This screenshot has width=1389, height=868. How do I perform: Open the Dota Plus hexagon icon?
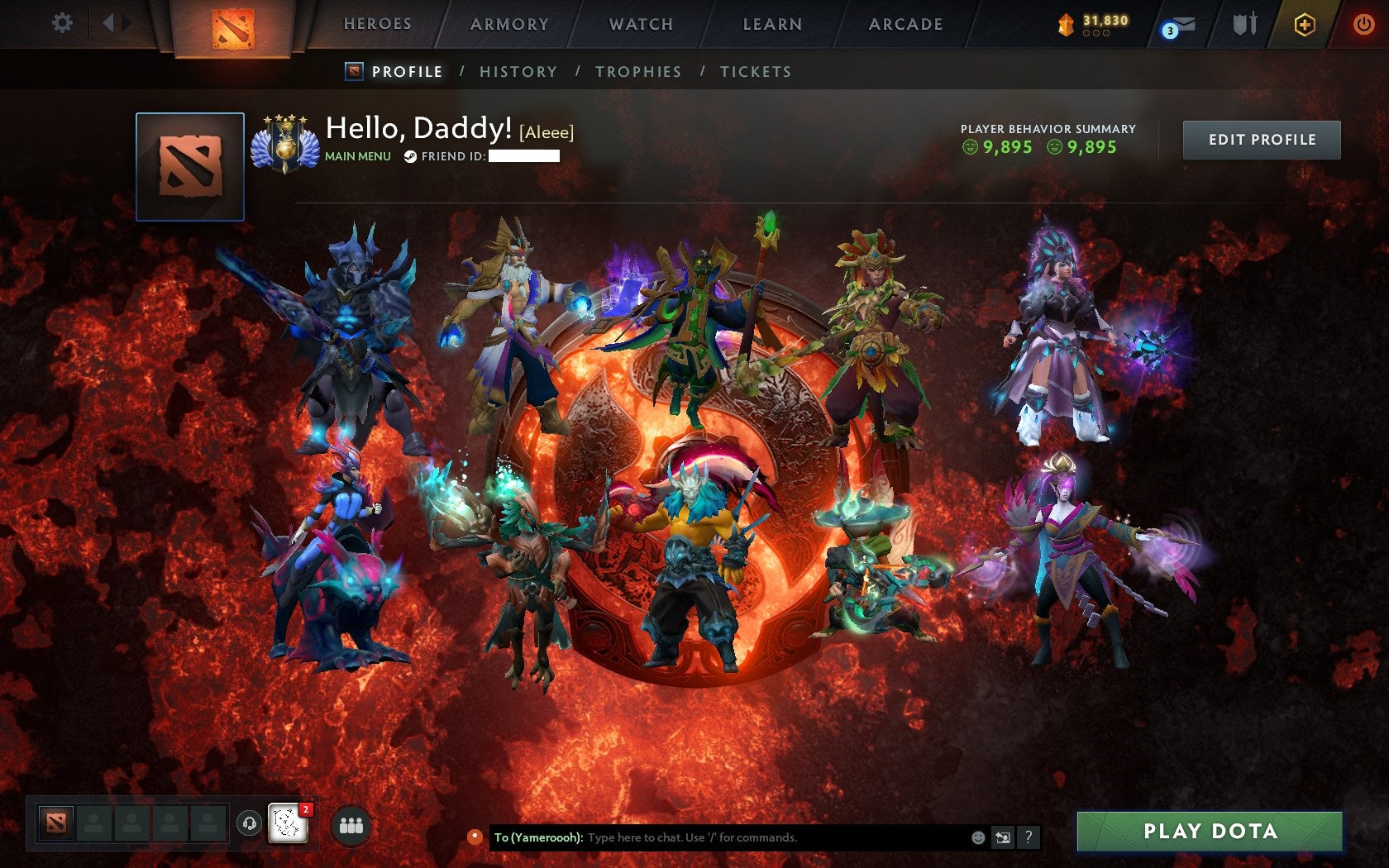(x=1305, y=24)
